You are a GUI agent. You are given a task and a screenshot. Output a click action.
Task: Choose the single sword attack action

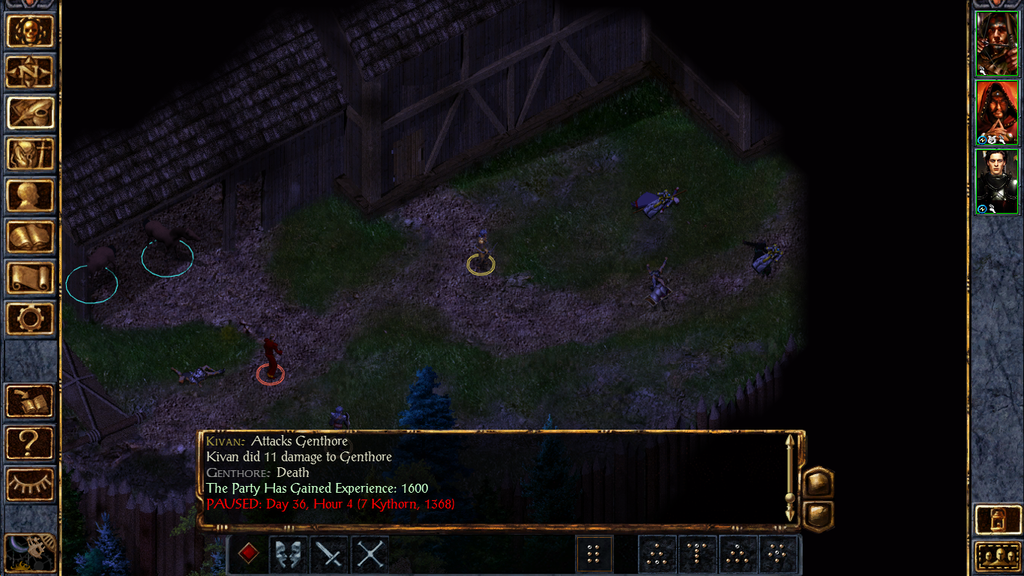tap(329, 553)
